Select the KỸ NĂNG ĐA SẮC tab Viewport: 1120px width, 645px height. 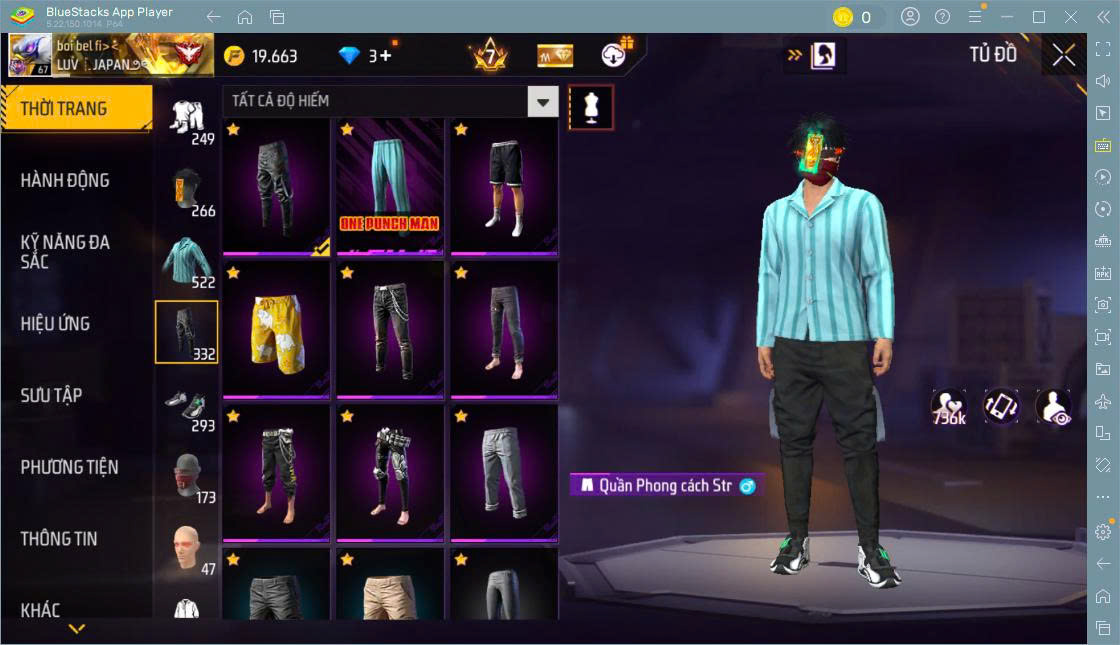pos(65,252)
